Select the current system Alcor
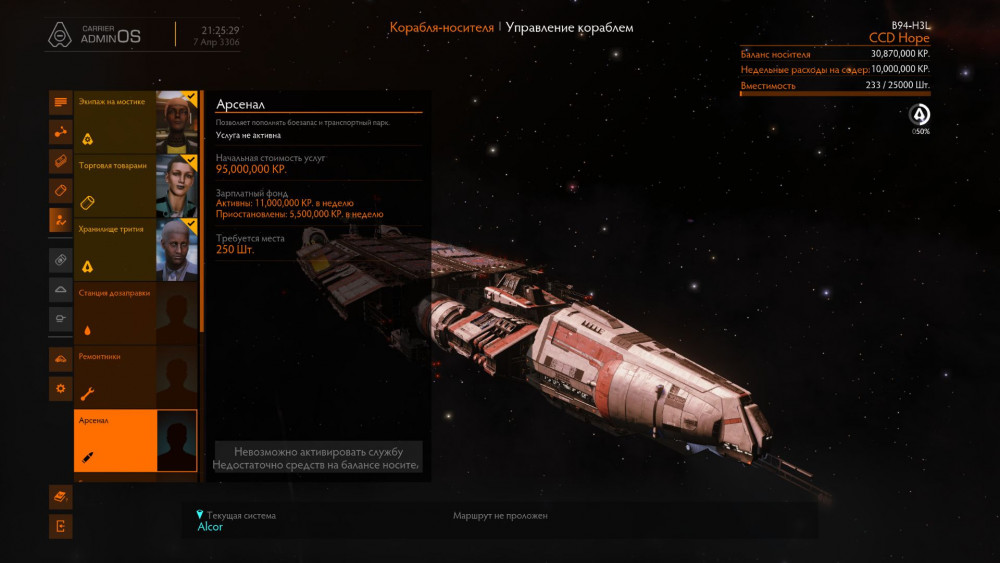 210,527
